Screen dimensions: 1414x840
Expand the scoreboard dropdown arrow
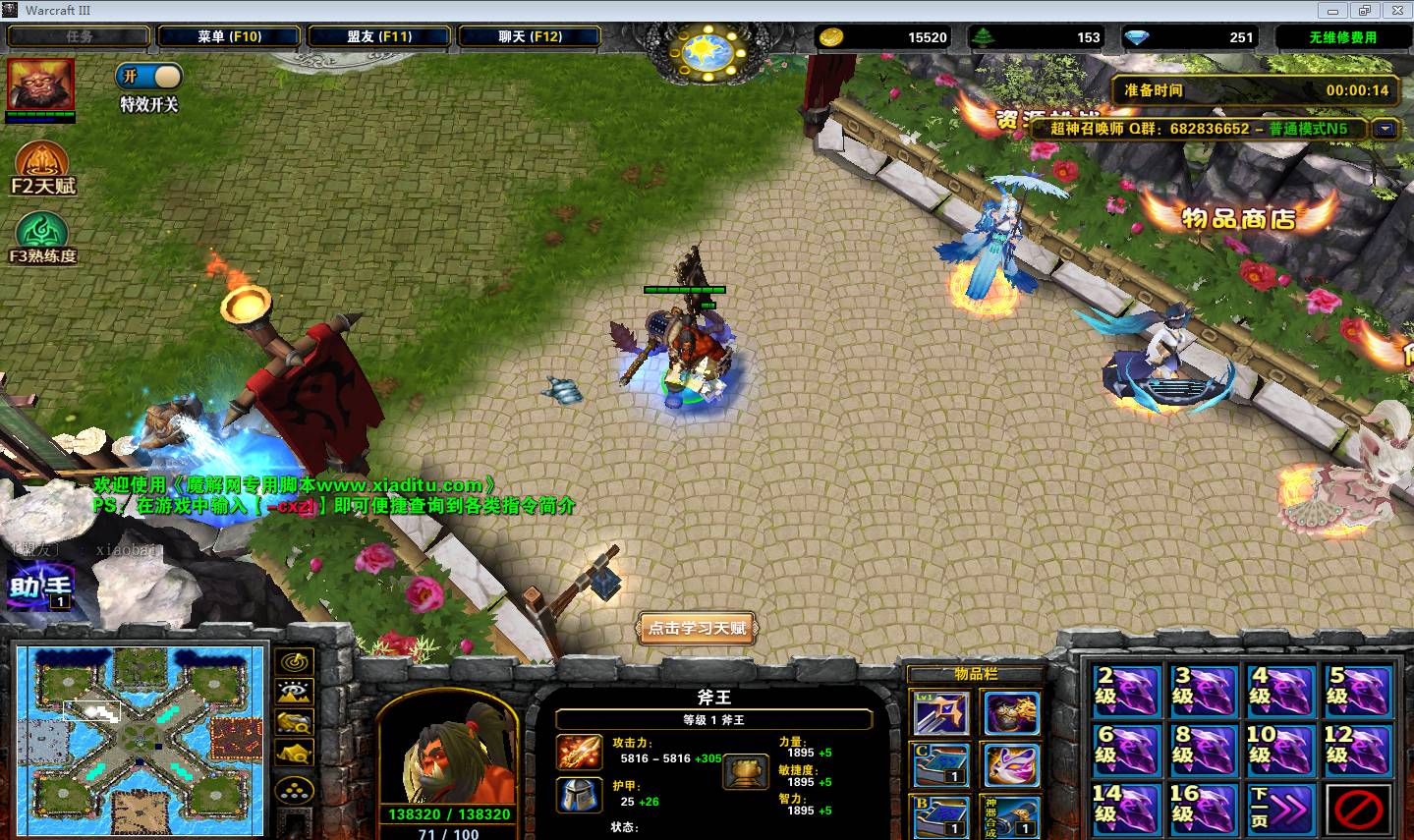click(x=1386, y=129)
